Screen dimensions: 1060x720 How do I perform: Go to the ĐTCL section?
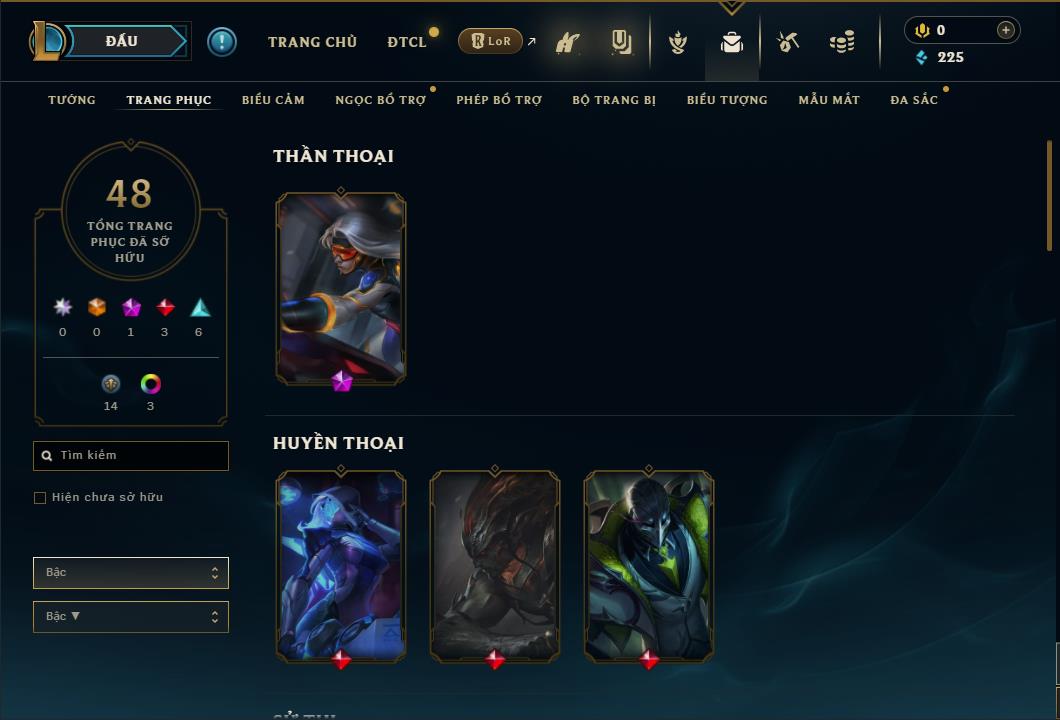(407, 42)
